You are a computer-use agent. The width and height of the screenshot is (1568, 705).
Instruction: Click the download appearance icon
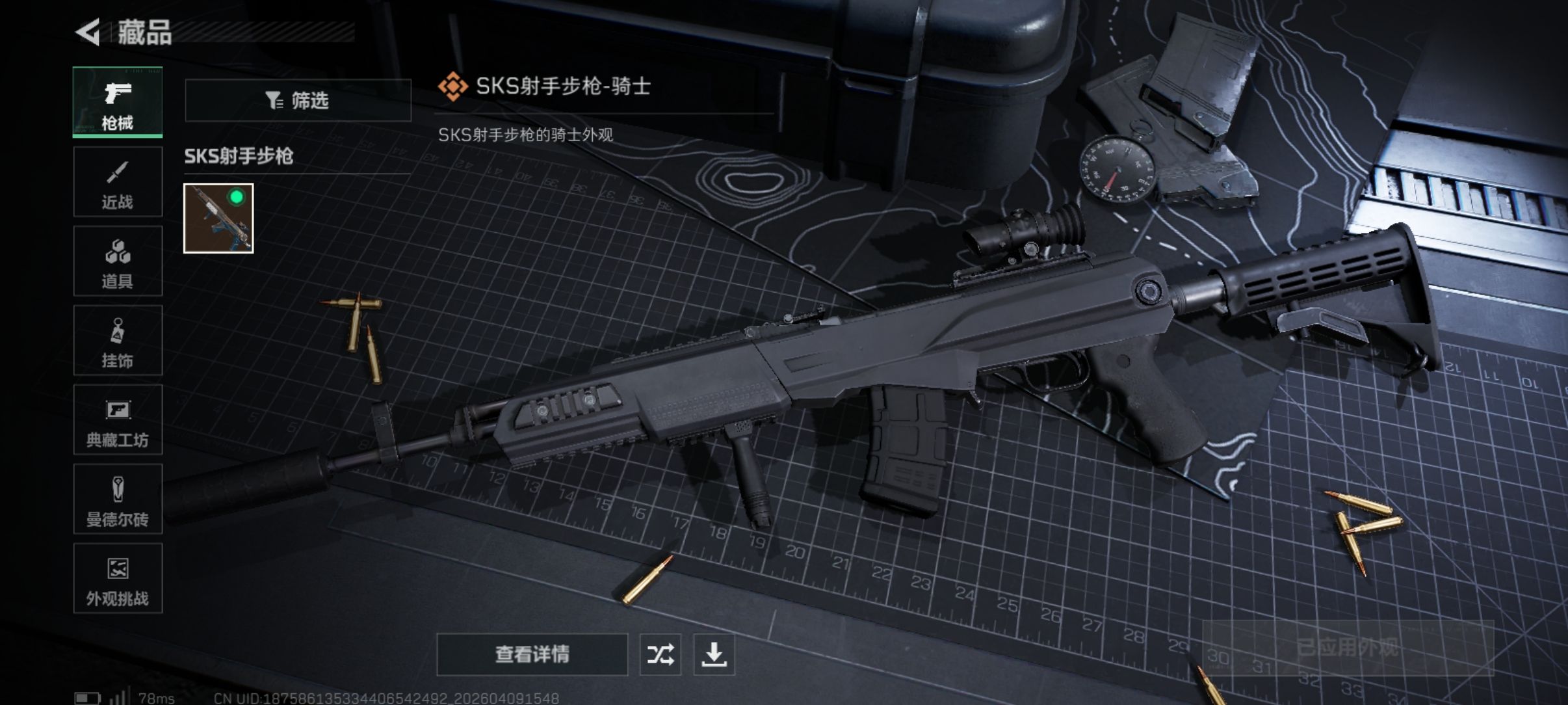(x=715, y=655)
